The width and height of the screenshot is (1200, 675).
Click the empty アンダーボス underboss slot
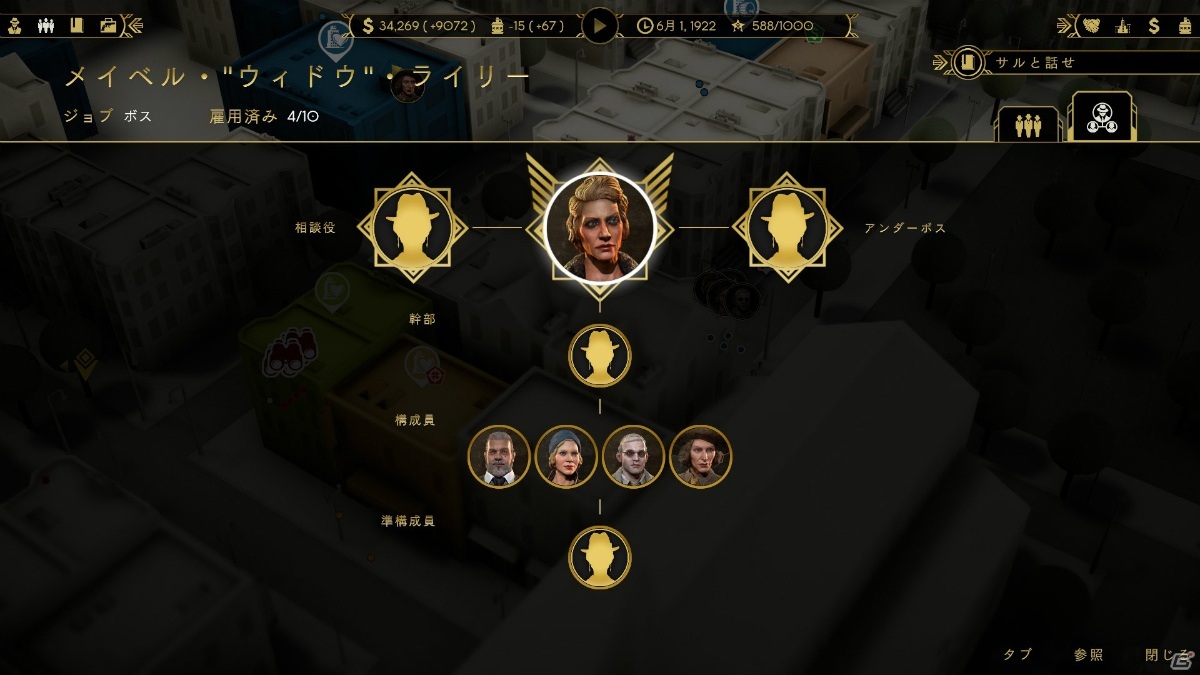pyautogui.click(x=780, y=228)
